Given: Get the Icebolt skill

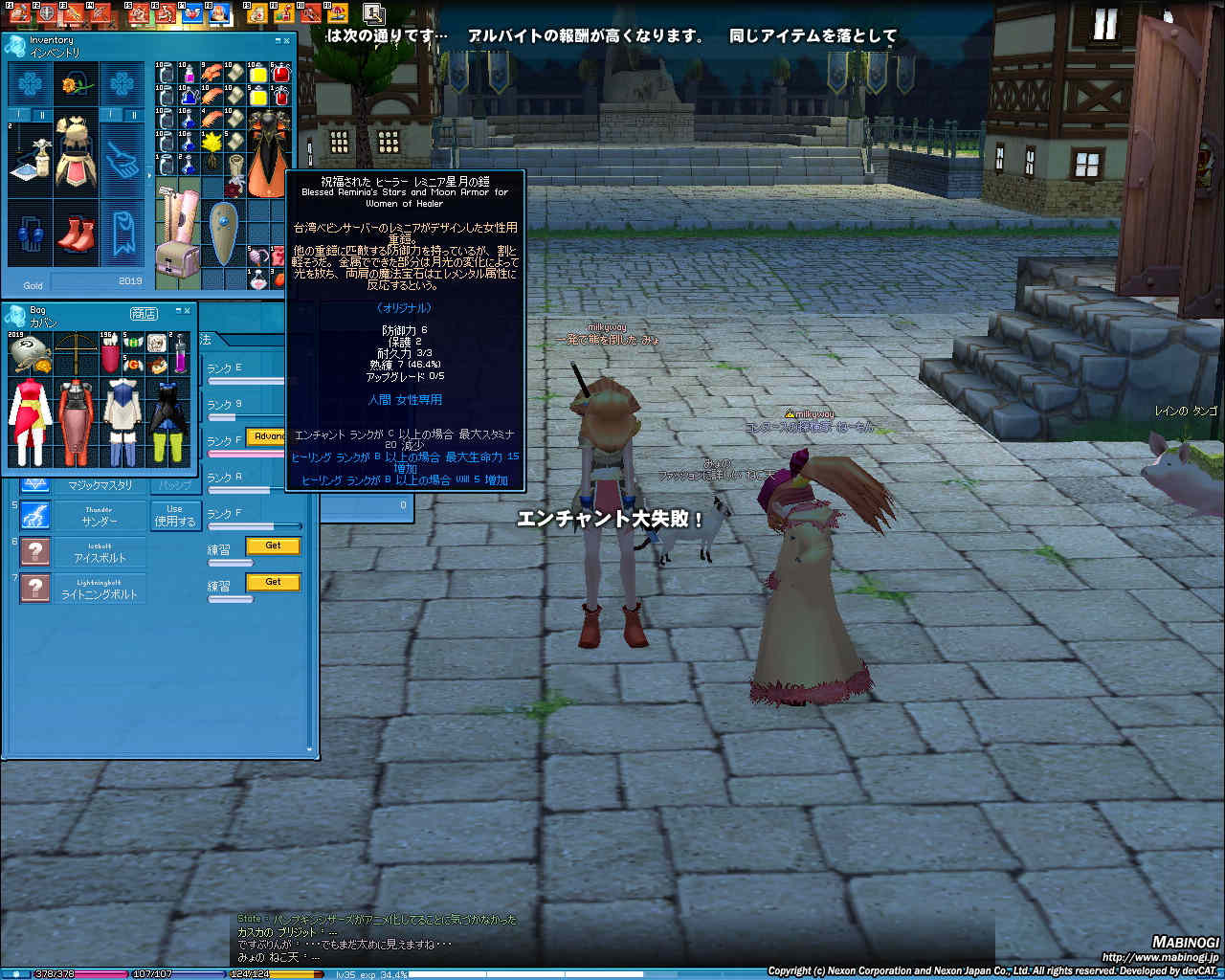Looking at the screenshot, I should [273, 546].
